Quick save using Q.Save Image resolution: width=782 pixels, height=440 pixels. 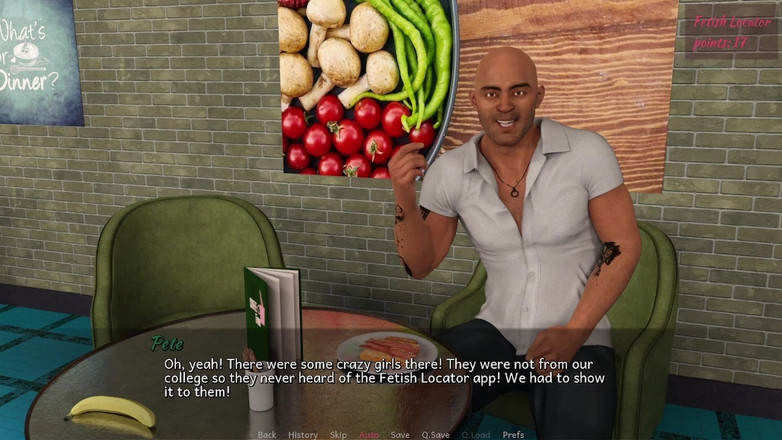click(435, 435)
